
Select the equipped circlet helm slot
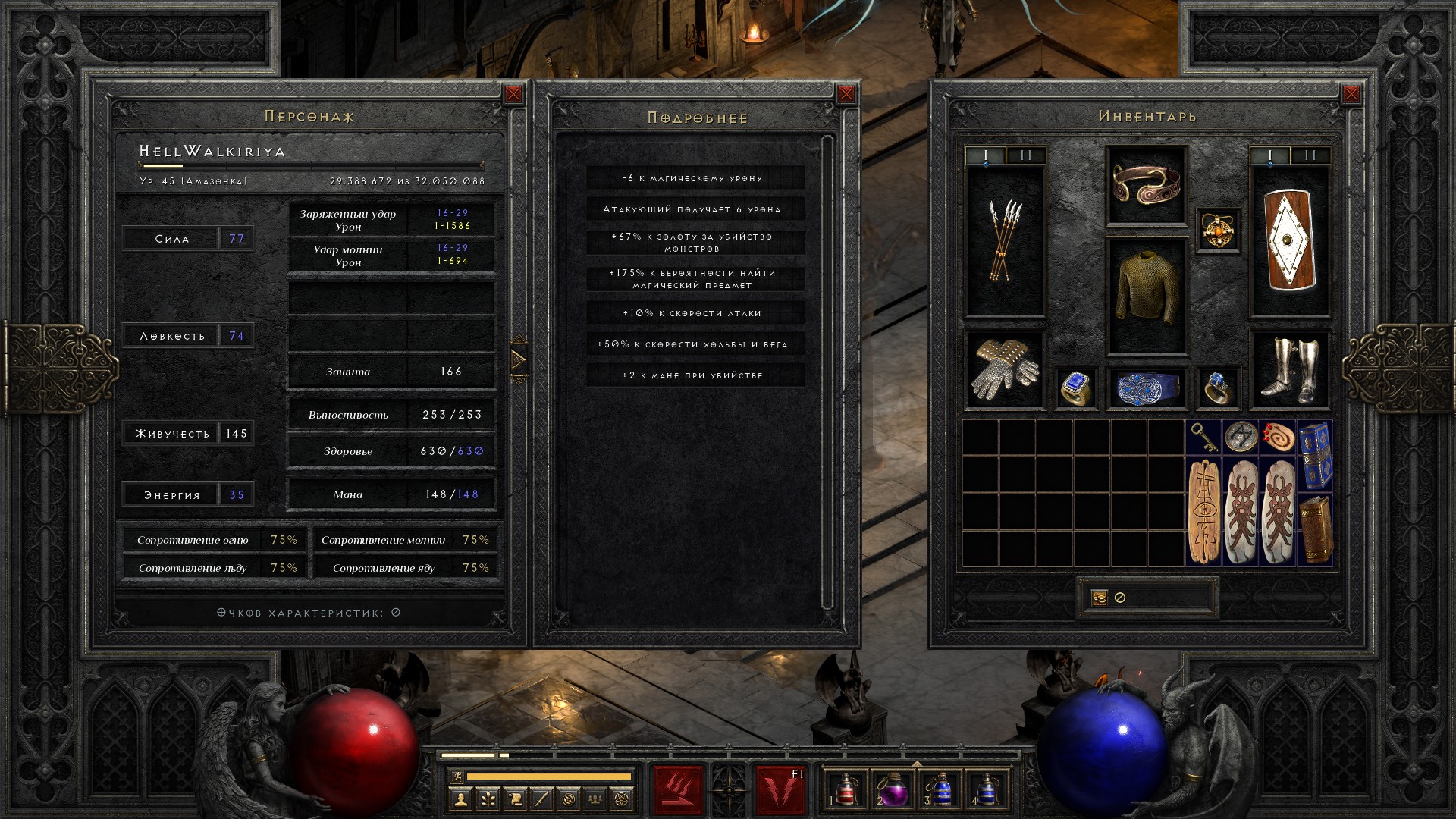click(1147, 185)
